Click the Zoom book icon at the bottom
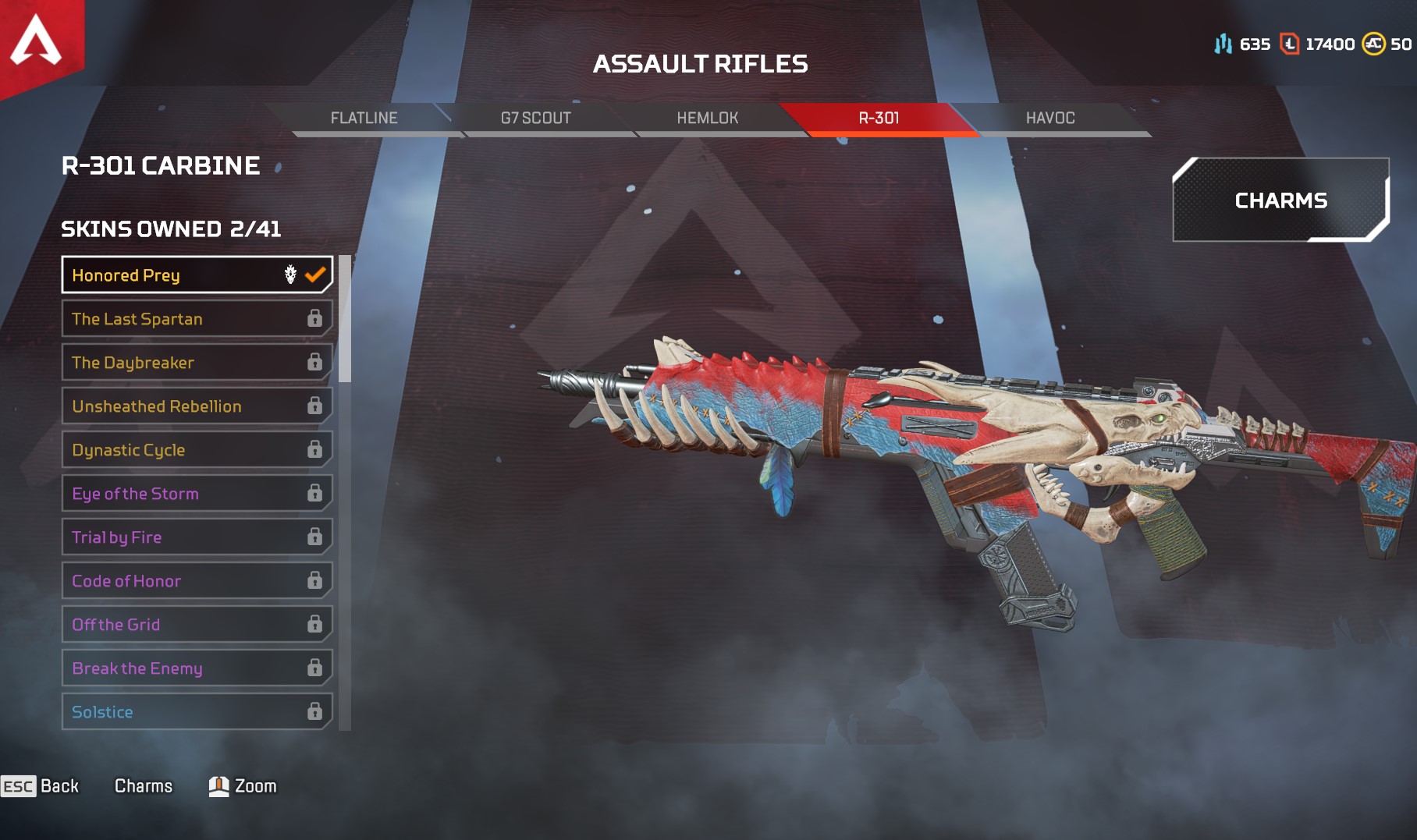 [219, 786]
